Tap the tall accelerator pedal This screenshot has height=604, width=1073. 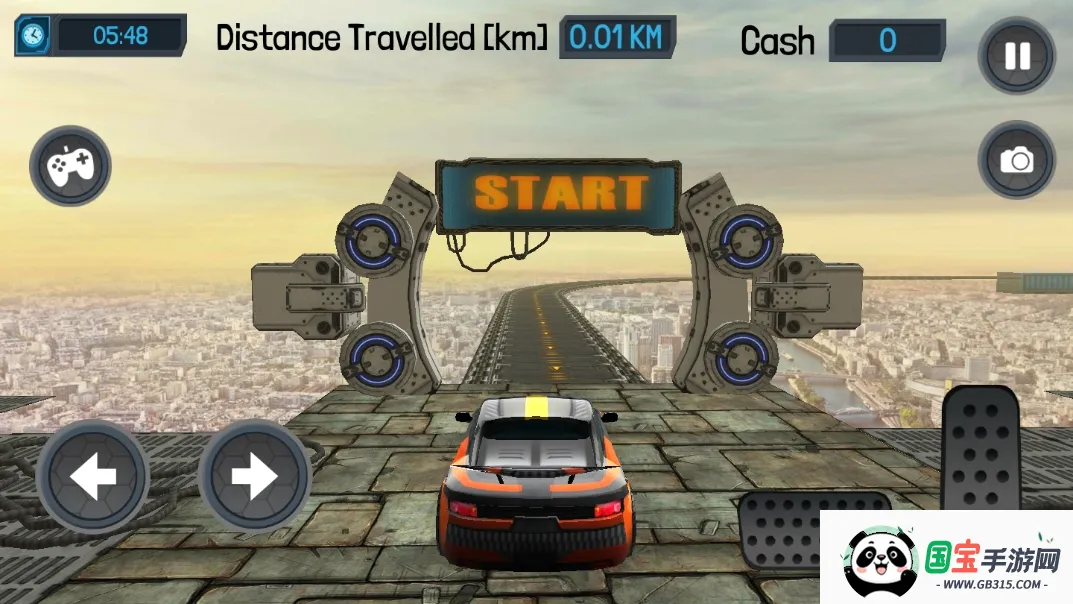click(x=981, y=448)
